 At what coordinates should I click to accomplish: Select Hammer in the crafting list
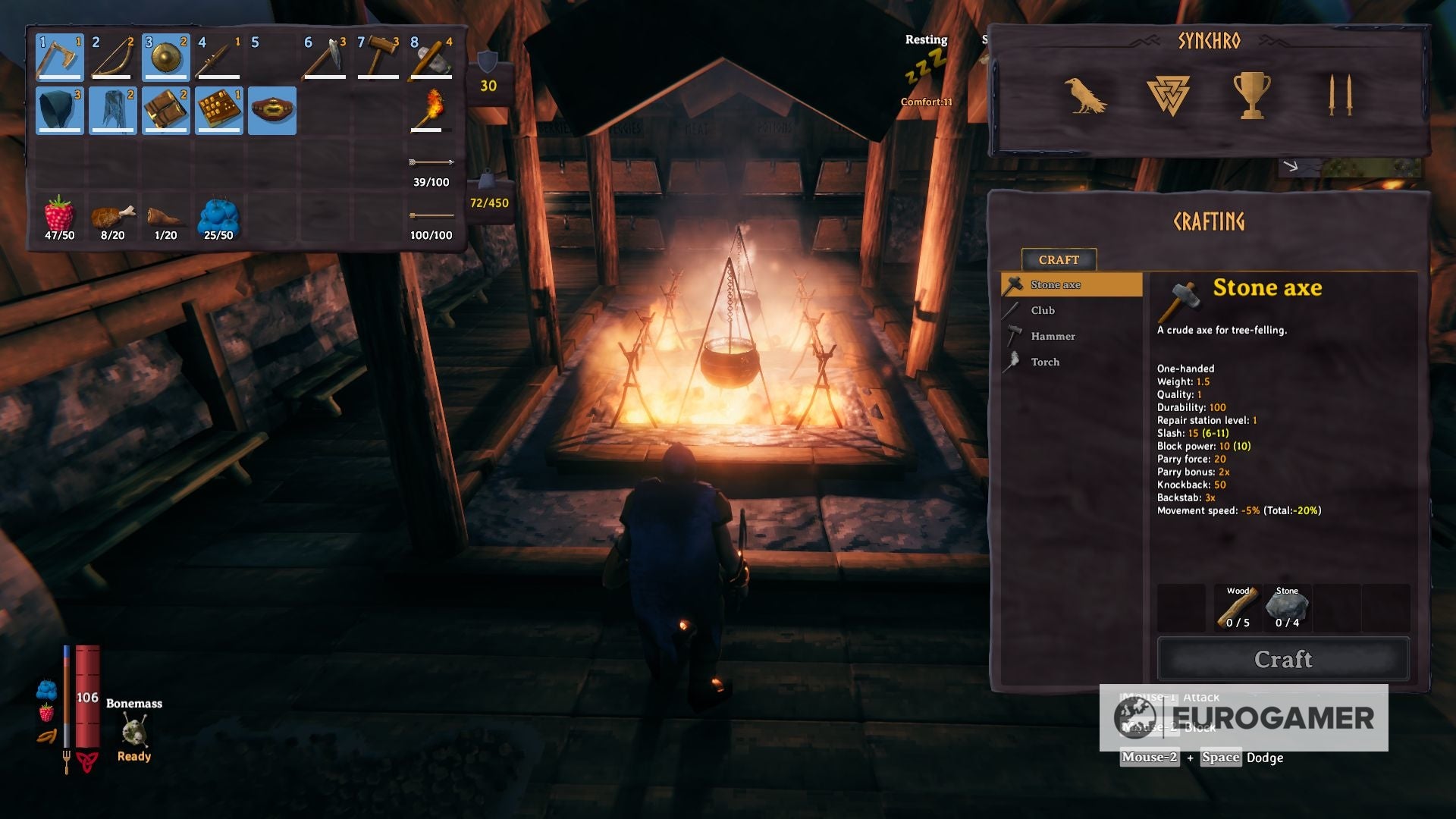click(1052, 336)
